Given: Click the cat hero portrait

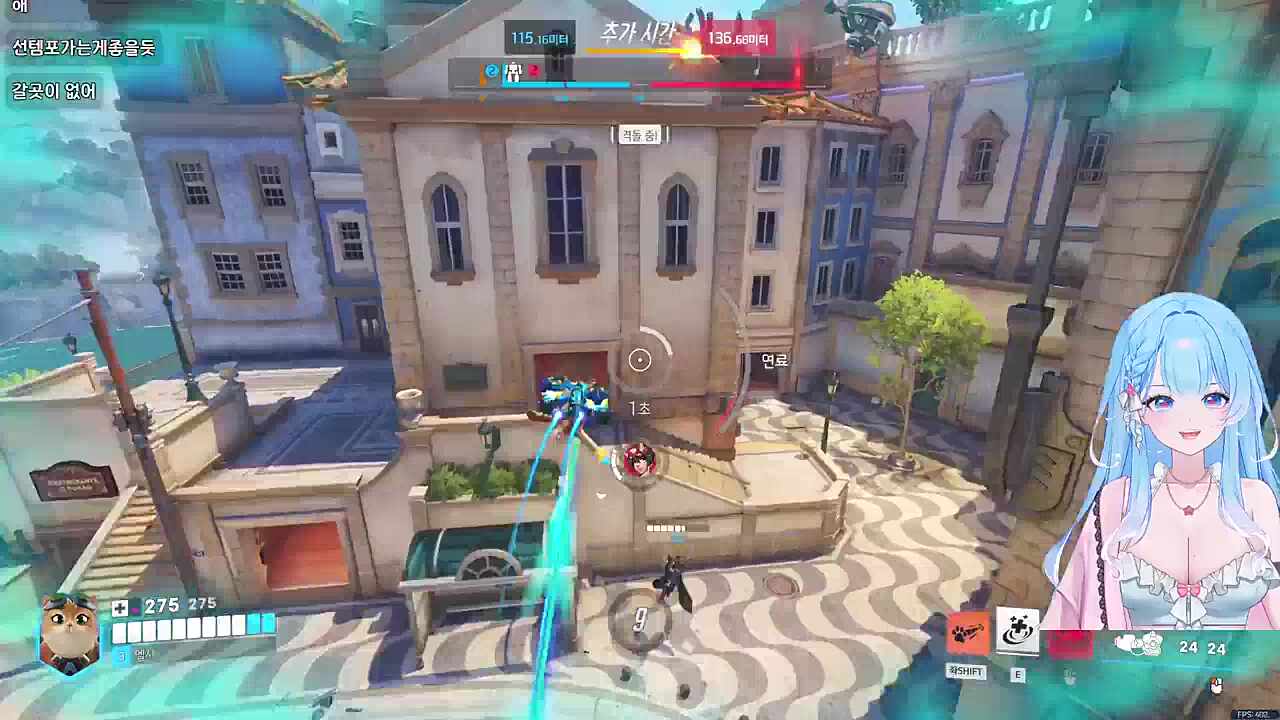Looking at the screenshot, I should click(x=70, y=633).
